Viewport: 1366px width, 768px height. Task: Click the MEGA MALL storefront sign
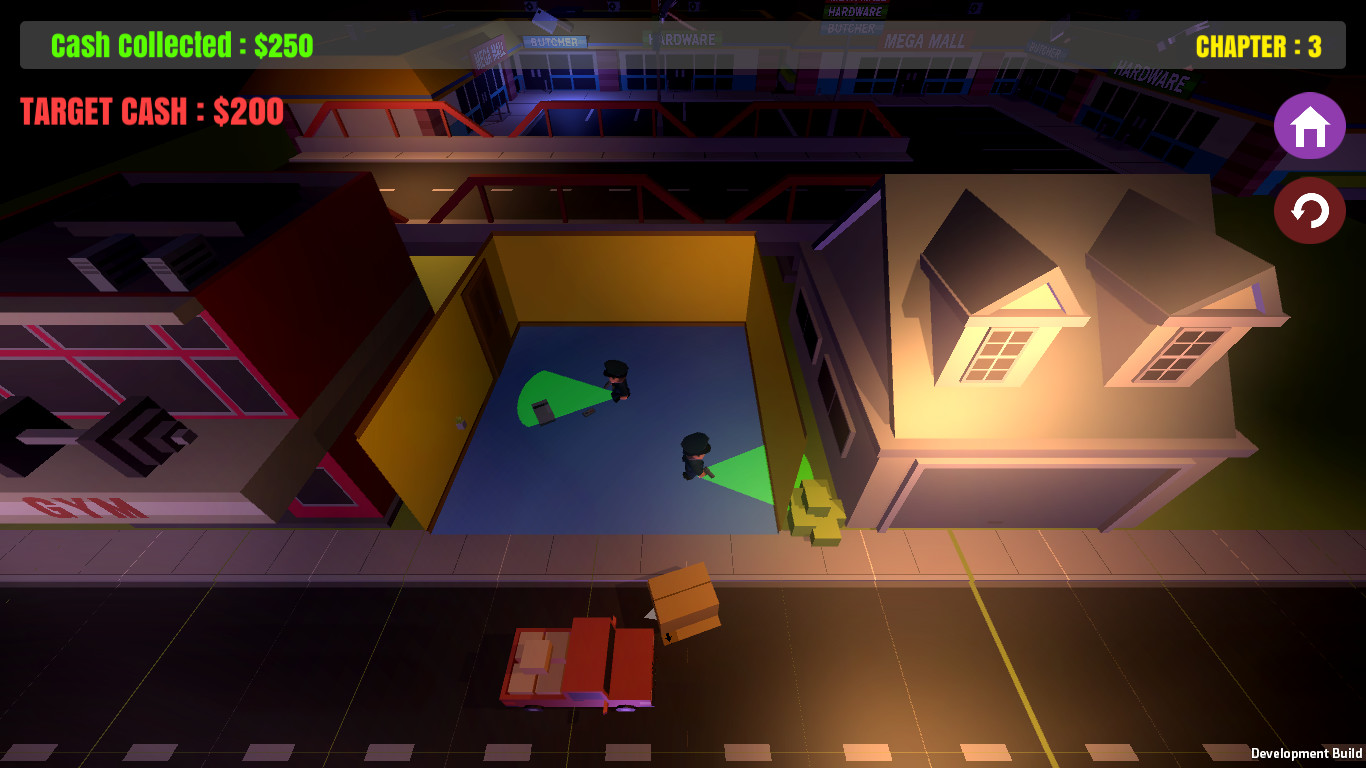pyautogui.click(x=923, y=42)
